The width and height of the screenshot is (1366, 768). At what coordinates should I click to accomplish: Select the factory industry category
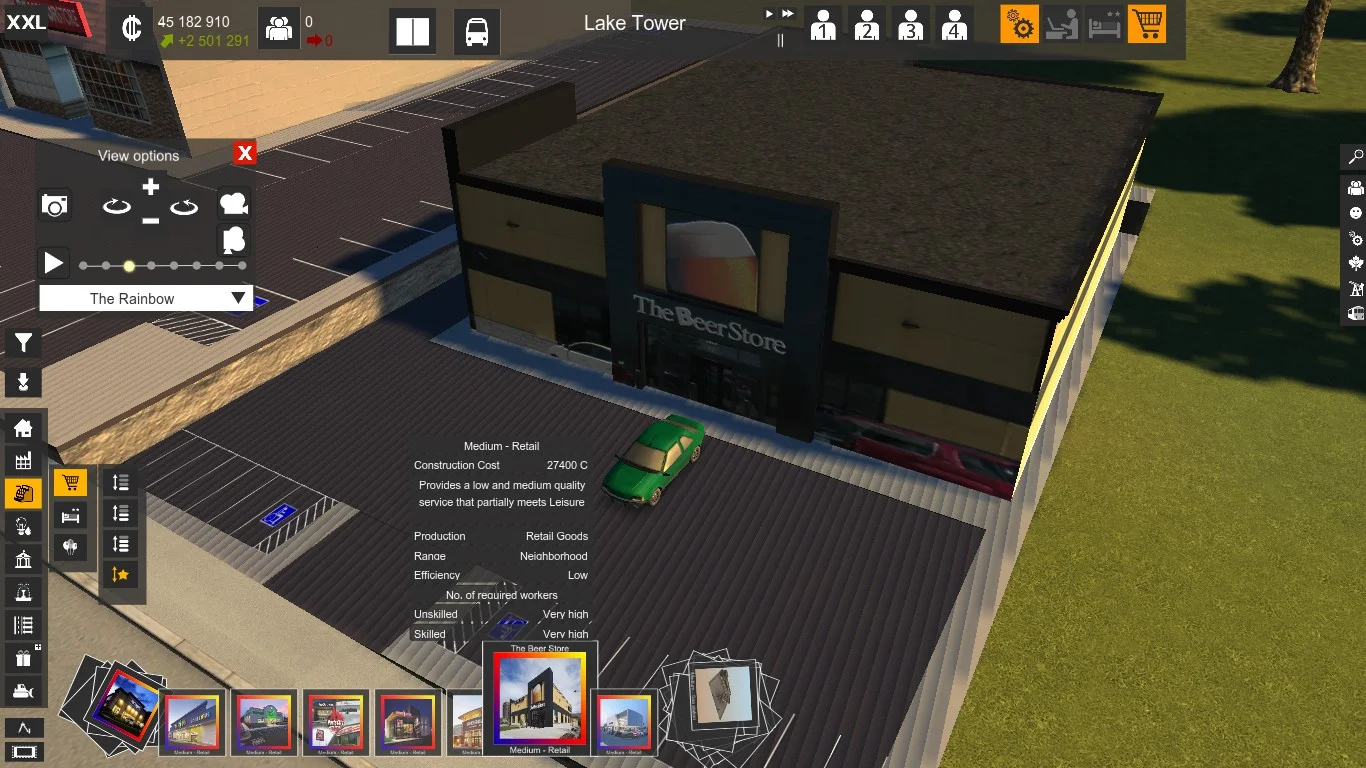tap(23, 461)
